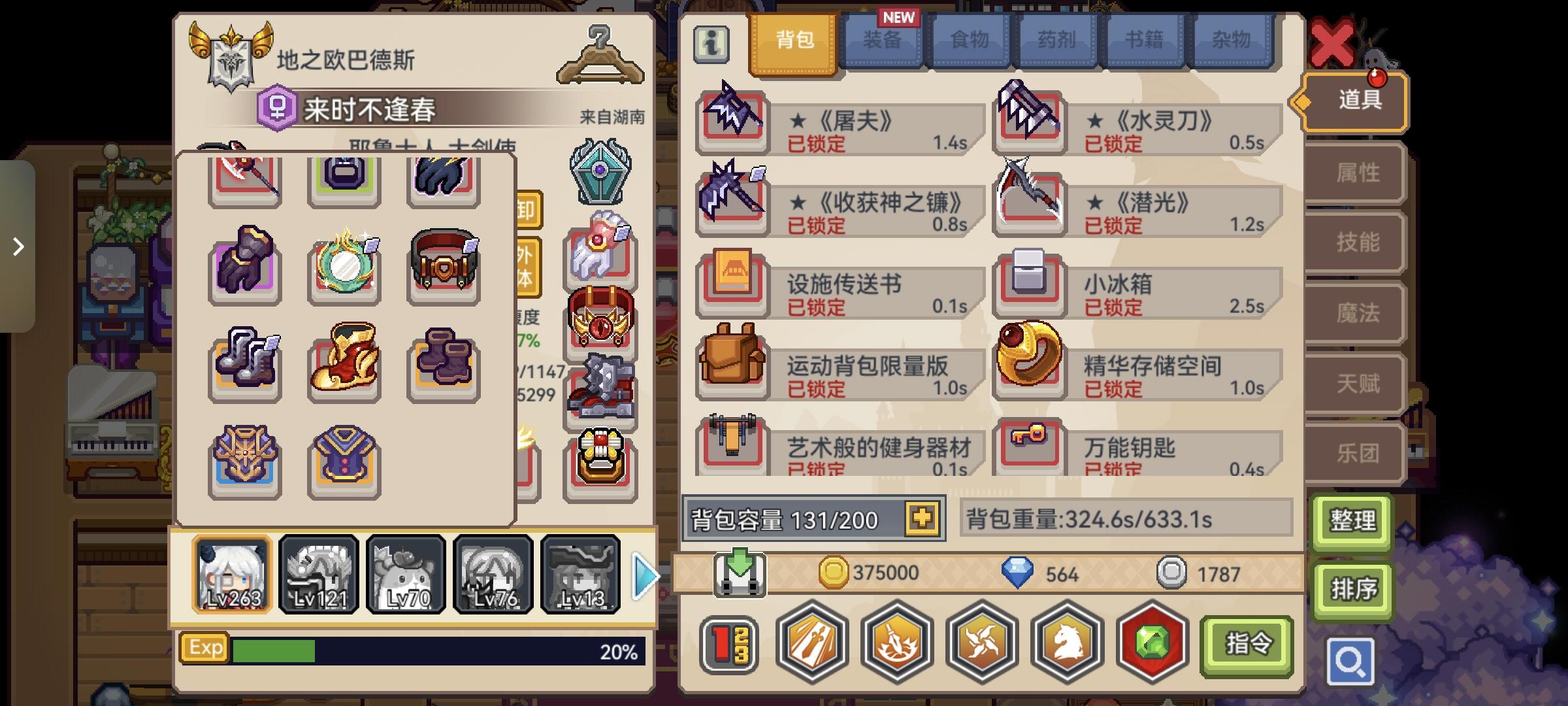Switch to the 装备 tab
This screenshot has height=706, width=1568.
coord(883,41)
